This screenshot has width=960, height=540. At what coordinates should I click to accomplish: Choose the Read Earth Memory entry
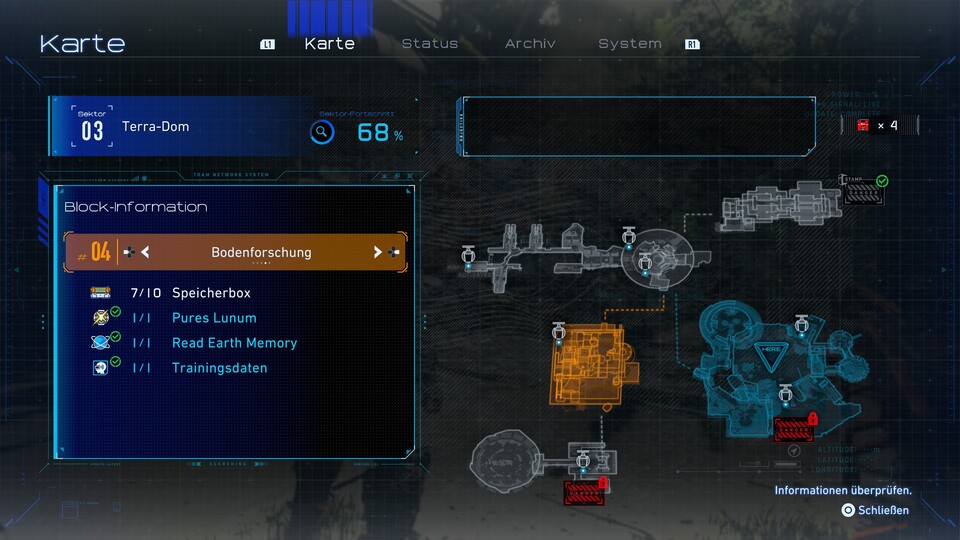pyautogui.click(x=234, y=343)
